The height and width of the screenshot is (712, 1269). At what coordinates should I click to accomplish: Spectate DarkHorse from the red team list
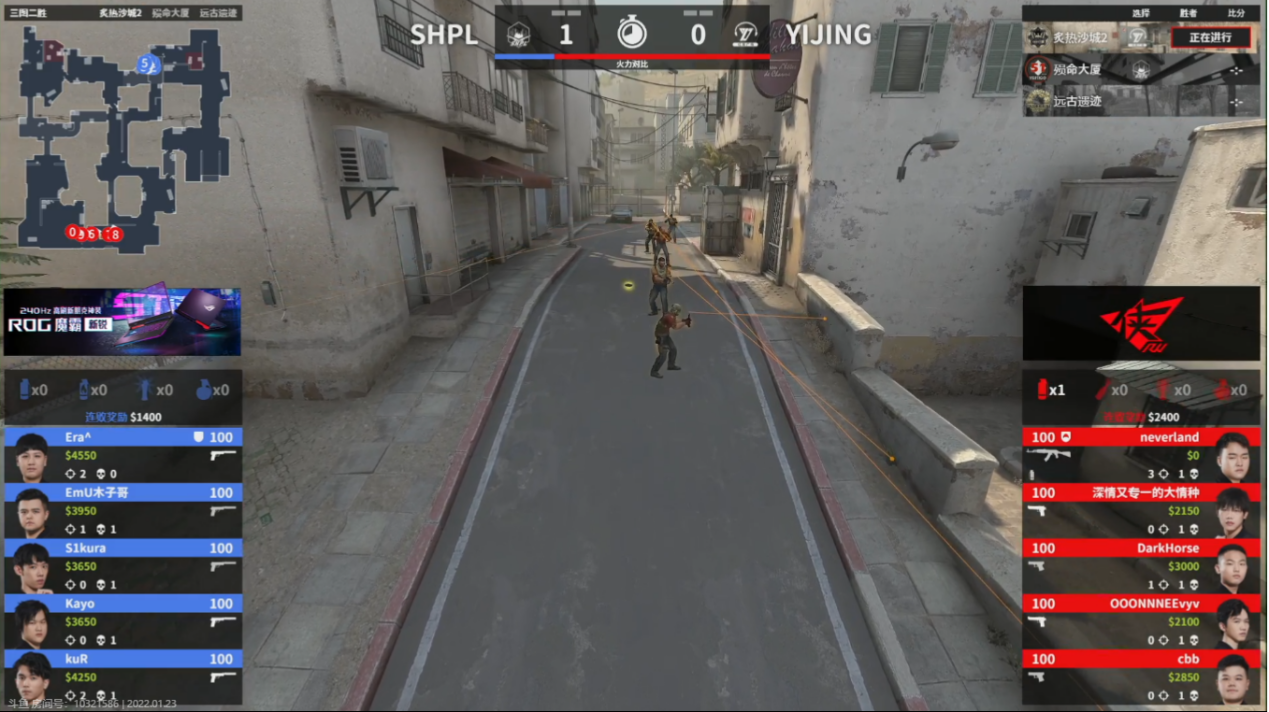(x=1140, y=567)
